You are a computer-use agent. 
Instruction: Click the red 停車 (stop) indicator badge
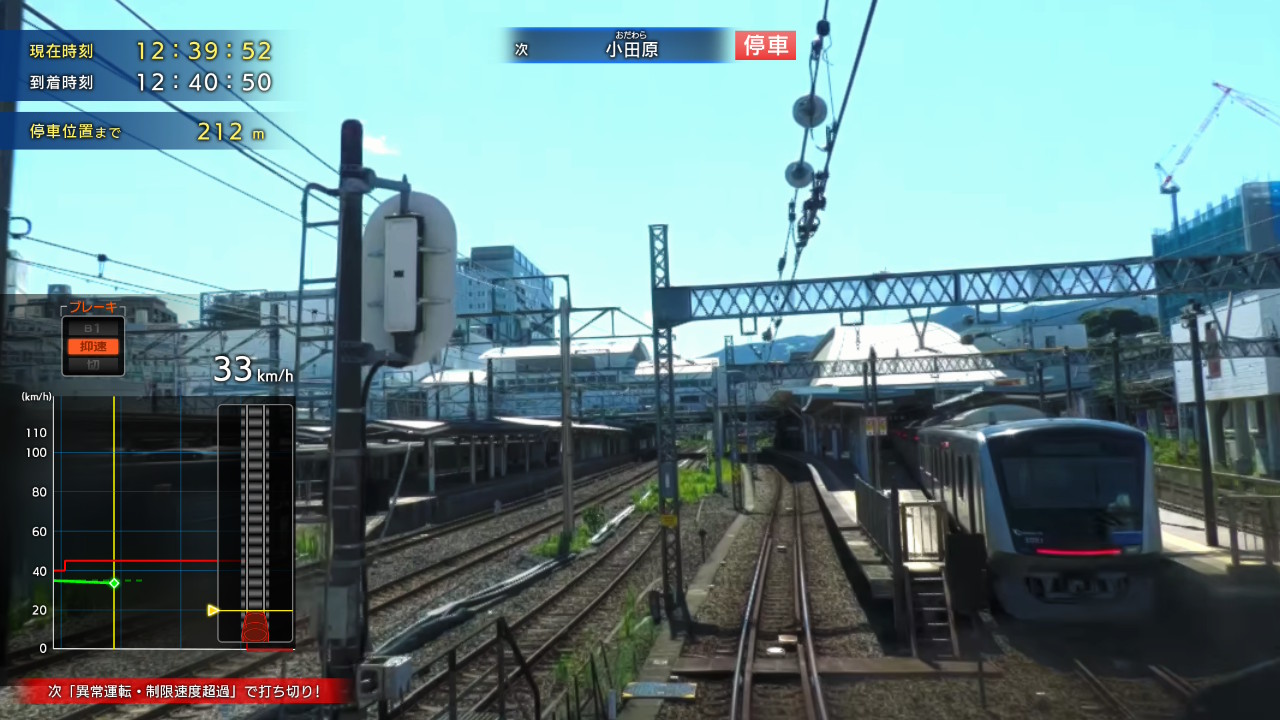pyautogui.click(x=764, y=46)
